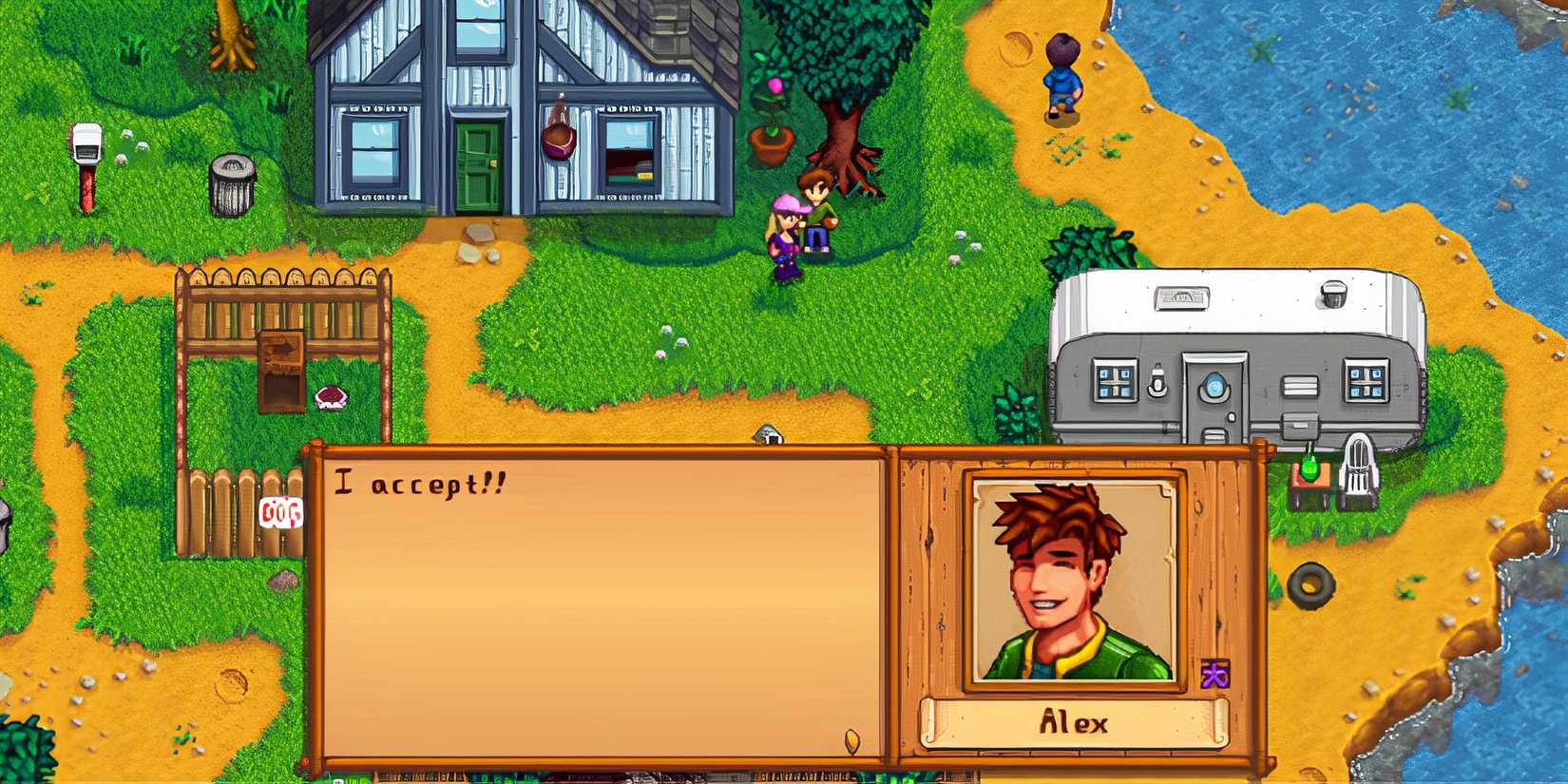Click the purple gamepad indicator on the dialogue frame
Image resolution: width=1568 pixels, height=784 pixels.
click(x=1214, y=673)
